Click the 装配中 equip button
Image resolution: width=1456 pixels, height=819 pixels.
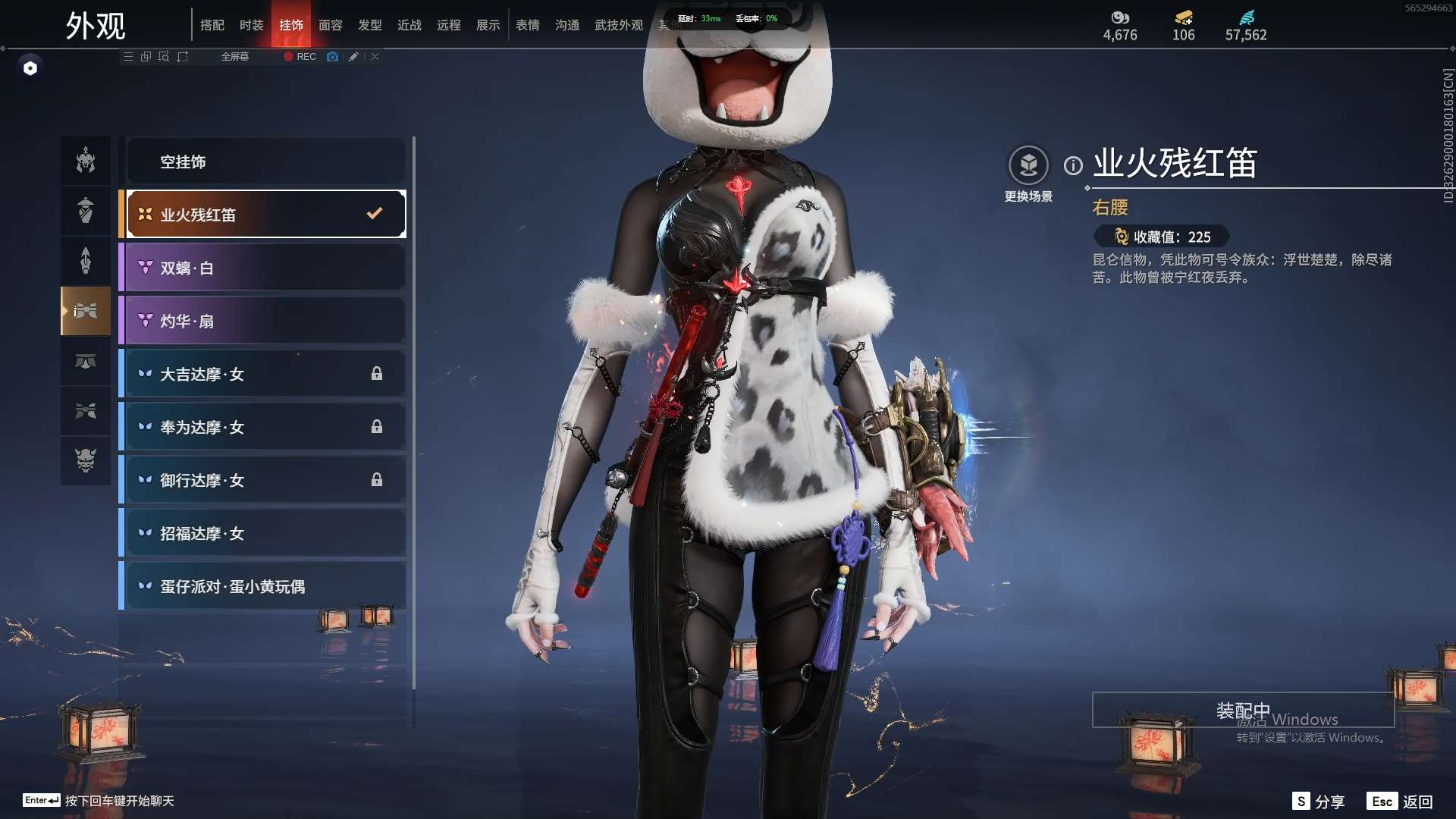pyautogui.click(x=1242, y=711)
